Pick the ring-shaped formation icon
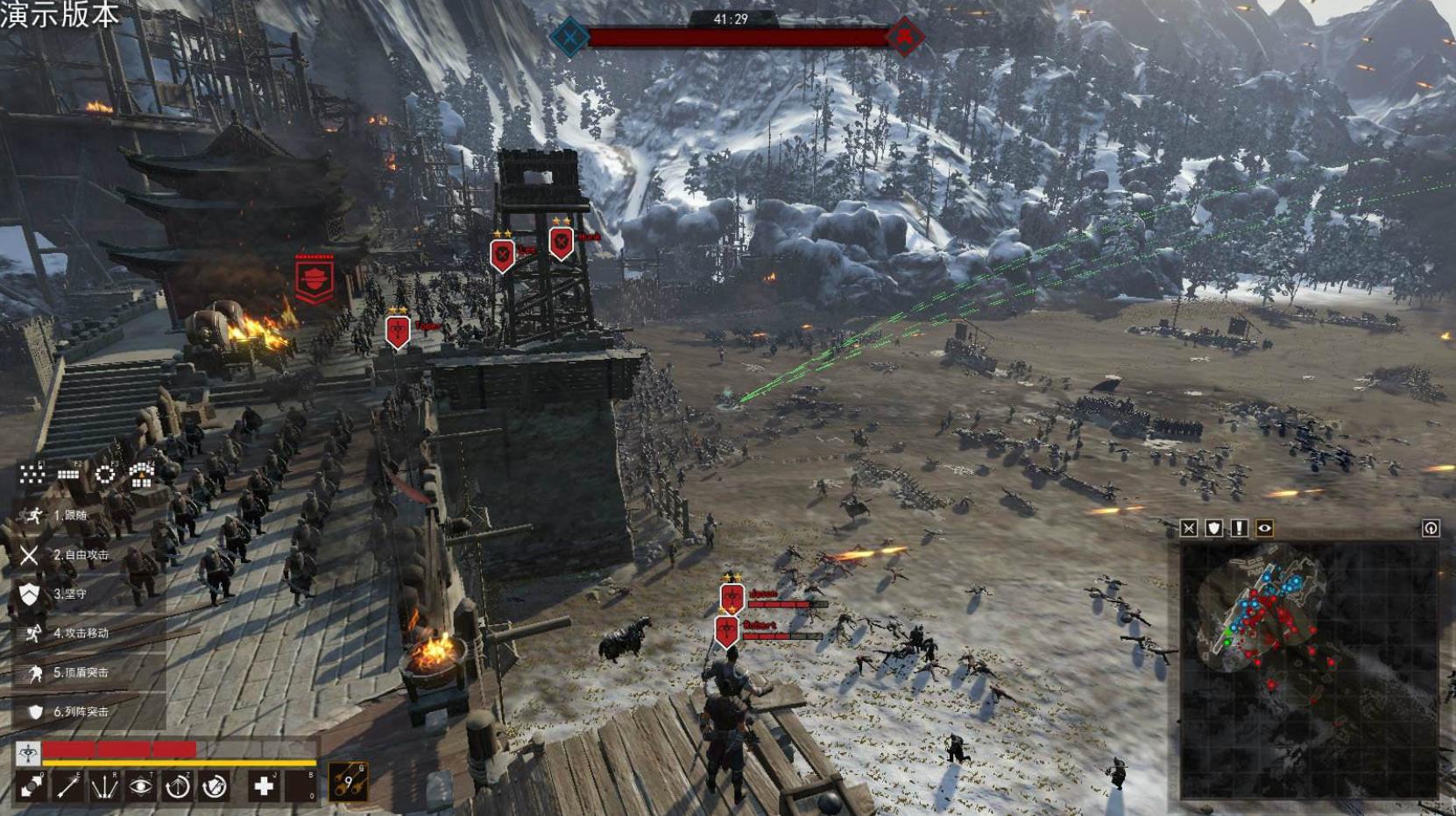Screen dimensions: 1456x816 [x=104, y=475]
